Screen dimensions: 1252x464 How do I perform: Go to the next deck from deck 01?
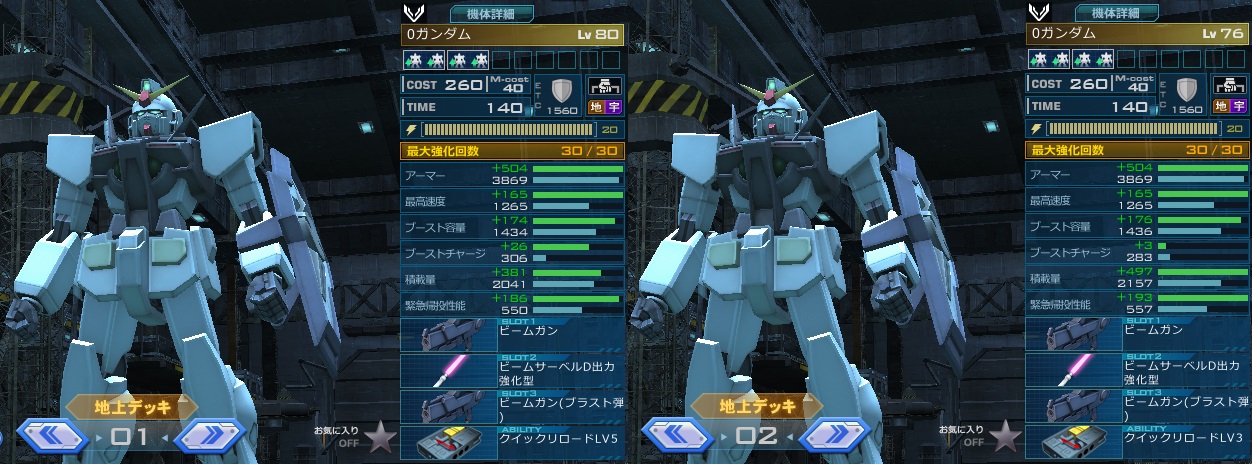(x=209, y=436)
